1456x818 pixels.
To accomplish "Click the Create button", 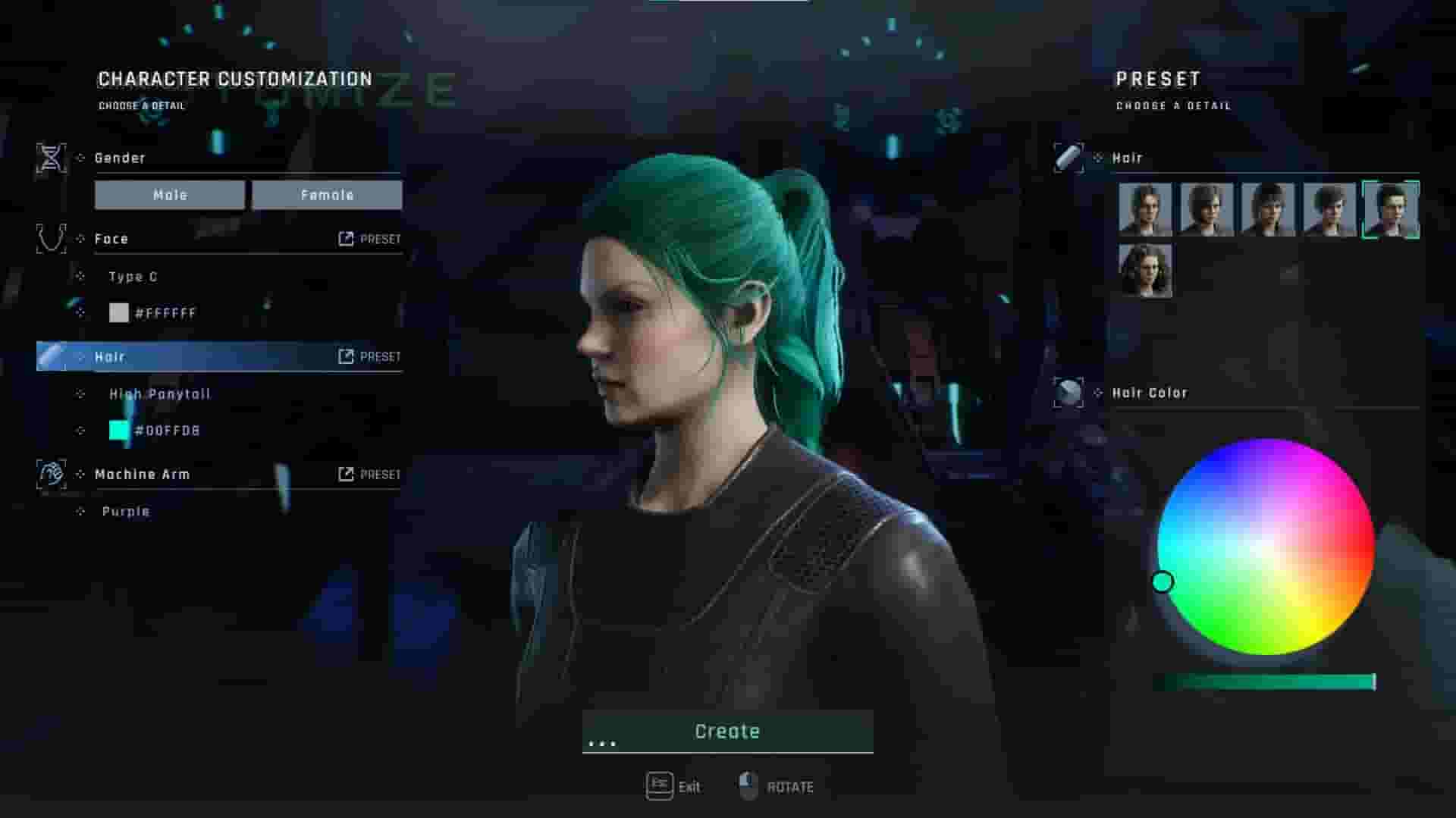I will (726, 730).
